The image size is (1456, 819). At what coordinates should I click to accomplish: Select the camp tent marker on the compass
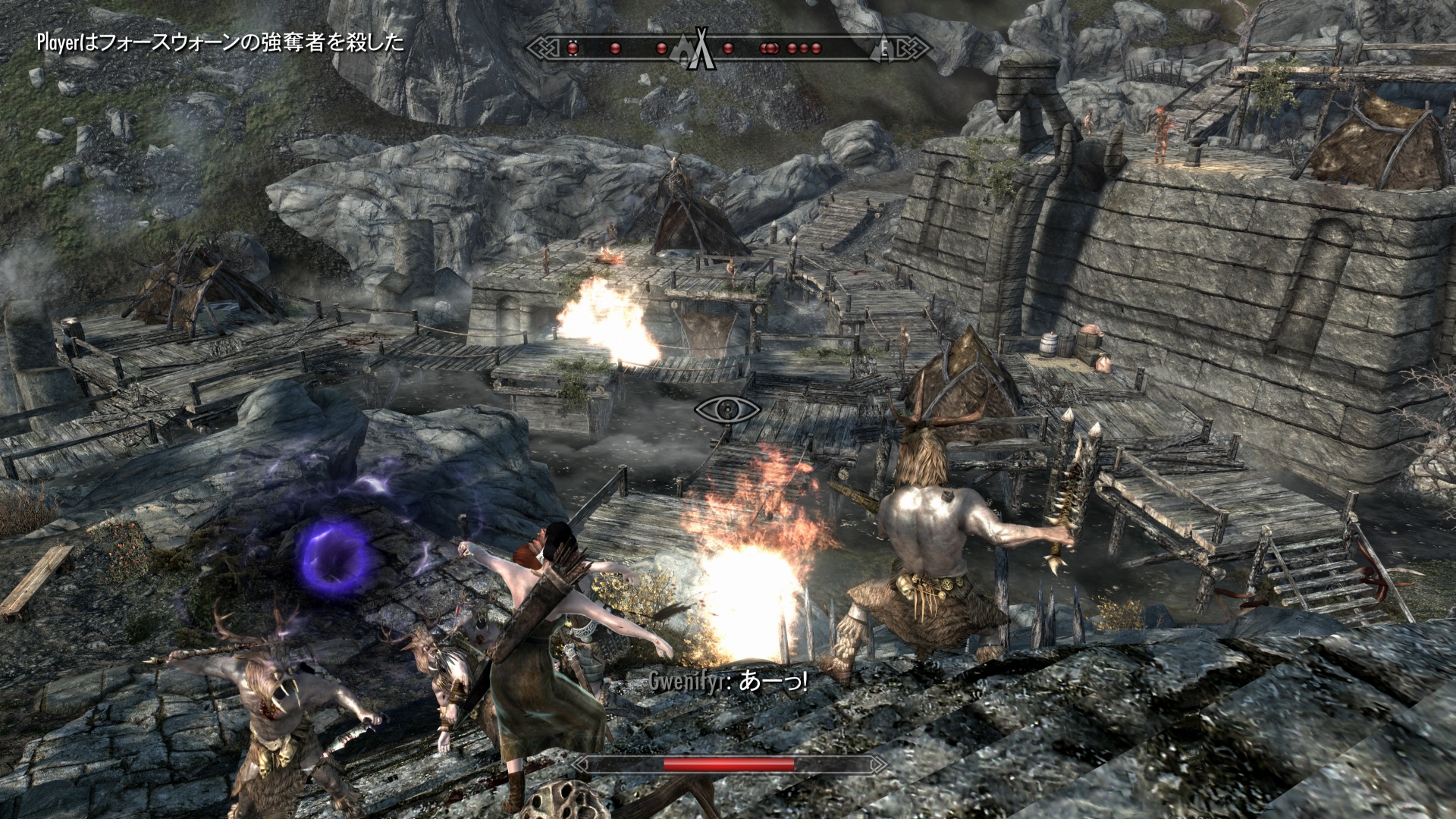(x=701, y=50)
